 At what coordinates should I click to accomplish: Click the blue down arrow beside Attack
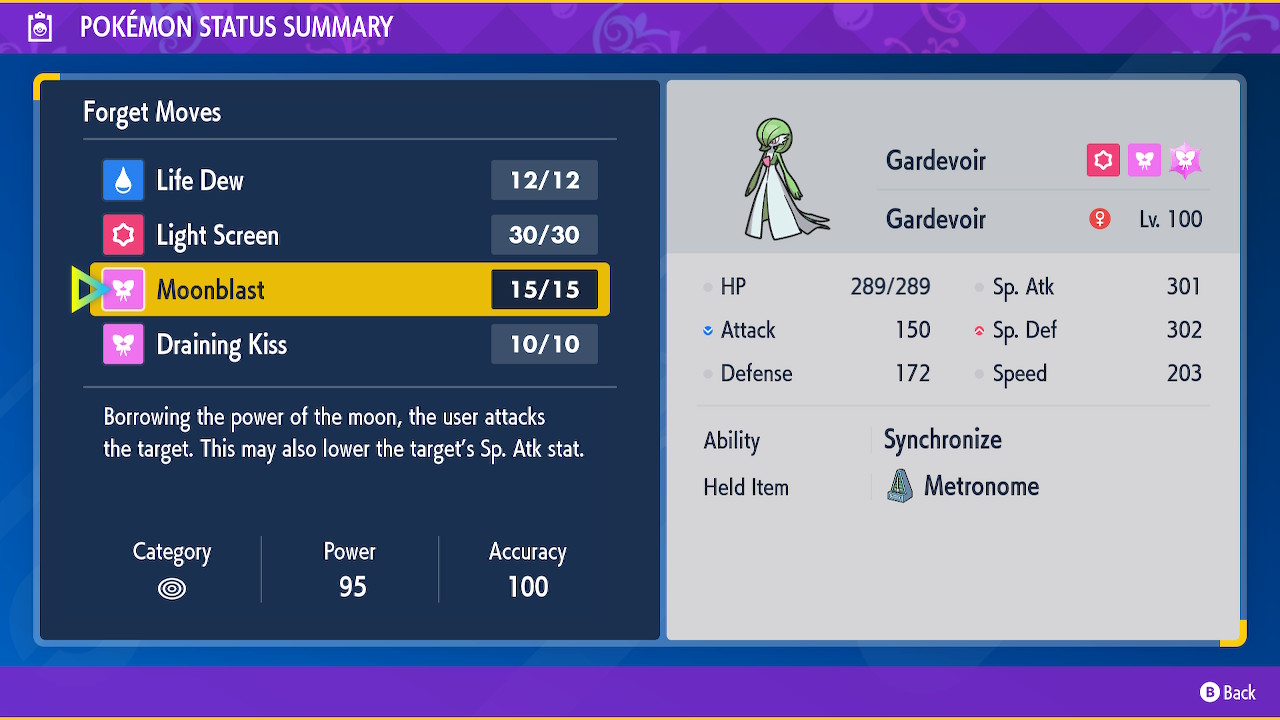tap(707, 330)
